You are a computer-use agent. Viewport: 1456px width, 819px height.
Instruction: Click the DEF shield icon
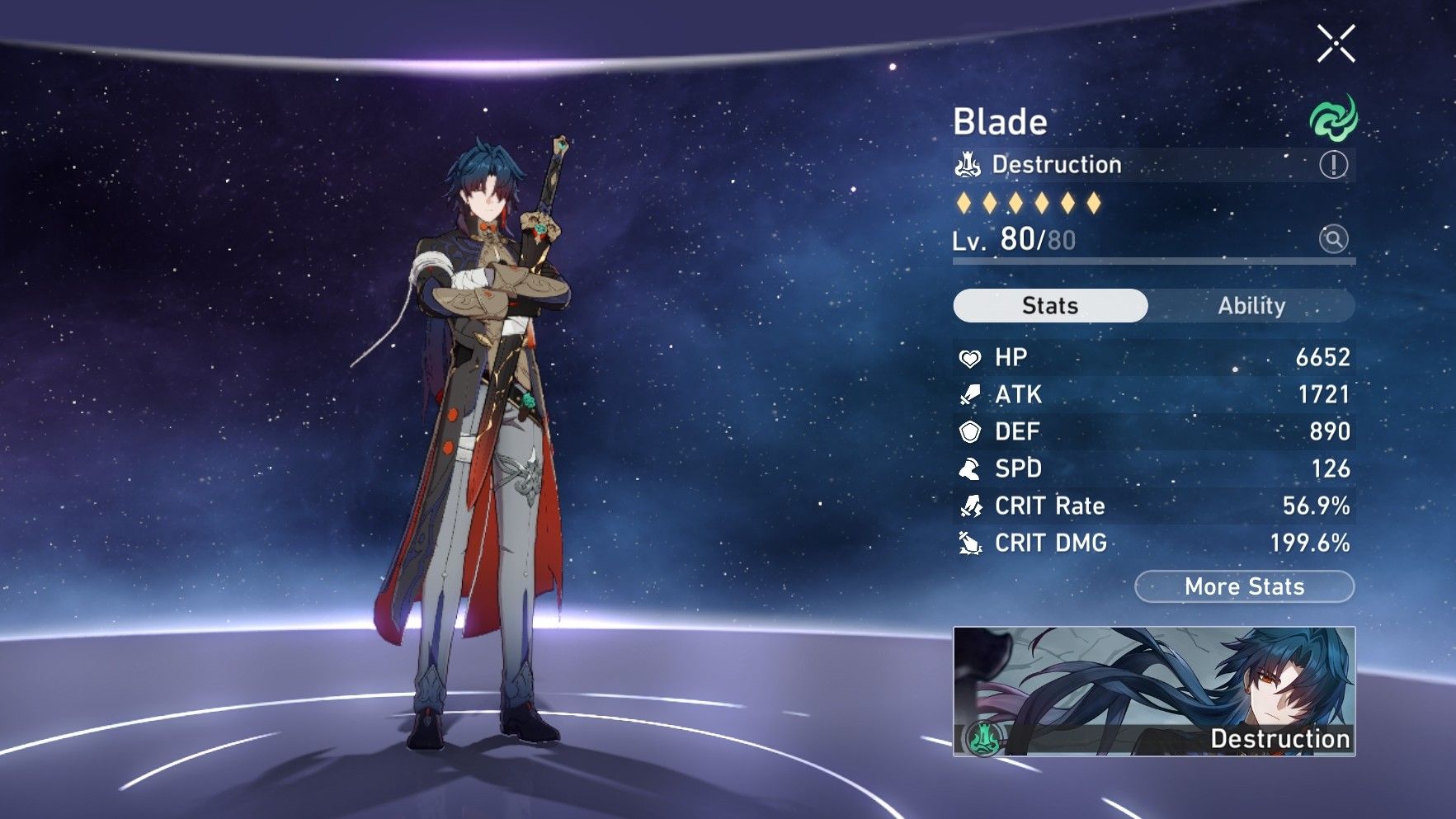pyautogui.click(x=969, y=431)
